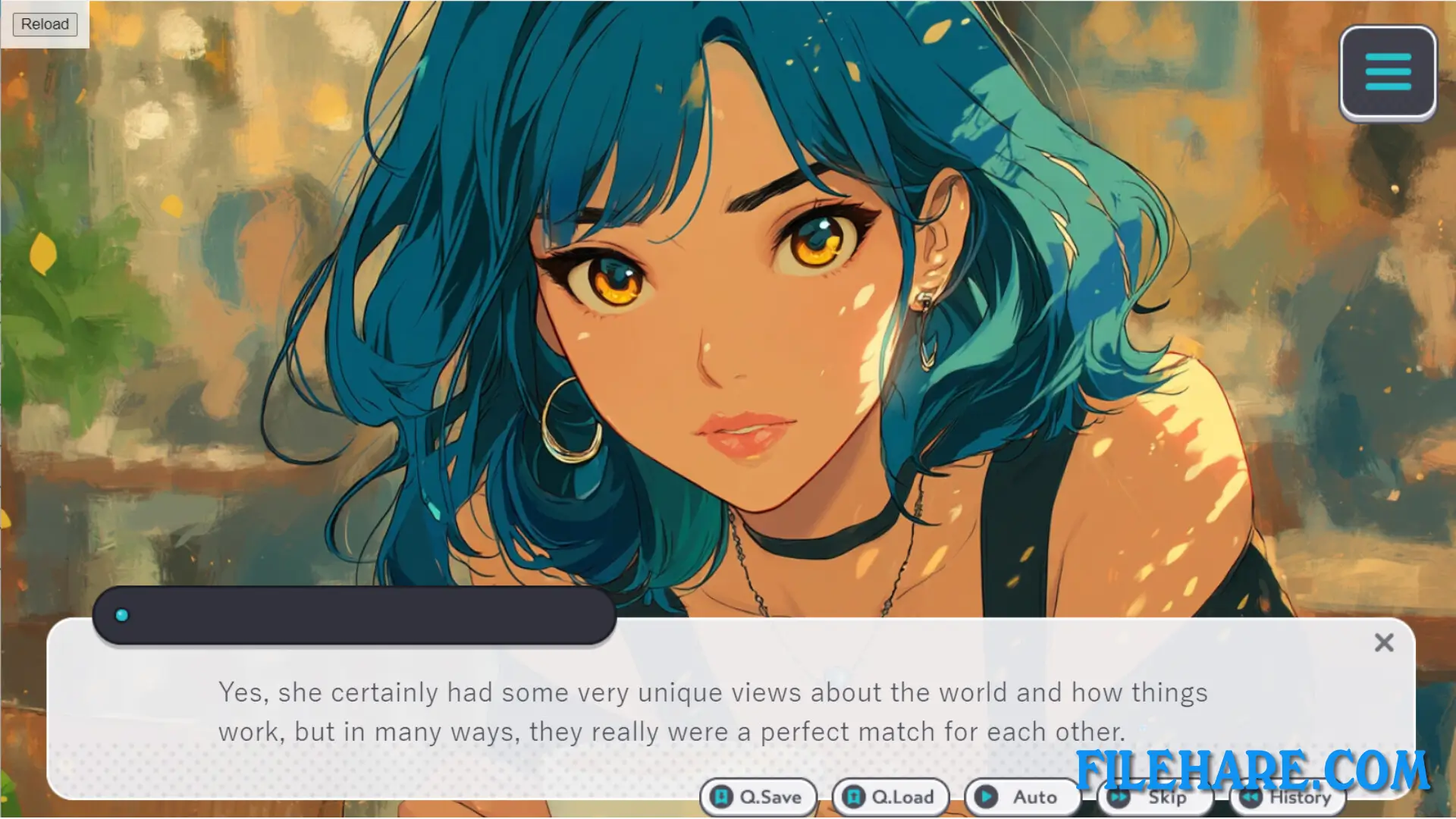Viewport: 1456px width, 819px height.
Task: Click the bookmark icon on Q.Load
Action: pos(853,797)
